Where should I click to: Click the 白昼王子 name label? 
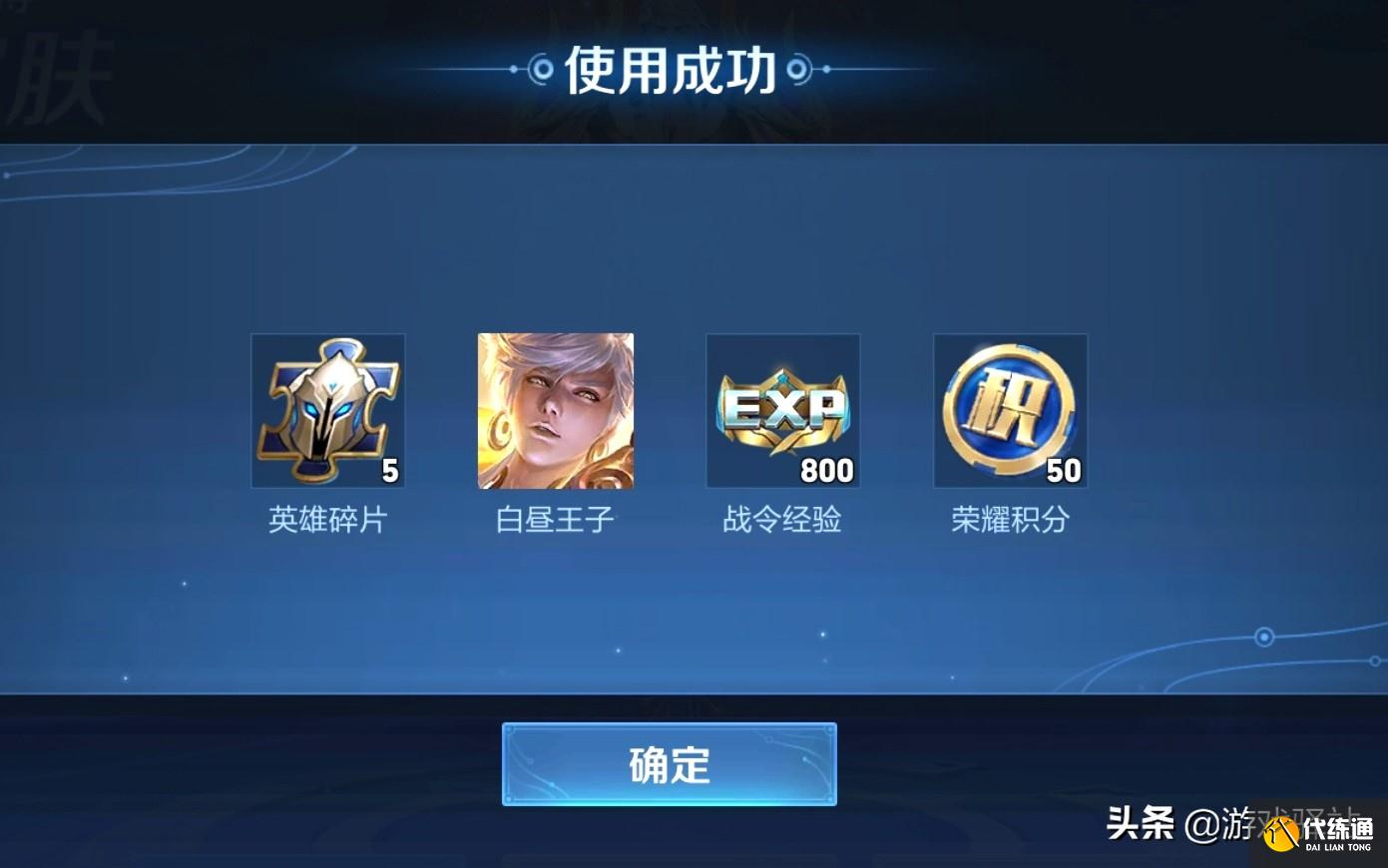(x=555, y=520)
